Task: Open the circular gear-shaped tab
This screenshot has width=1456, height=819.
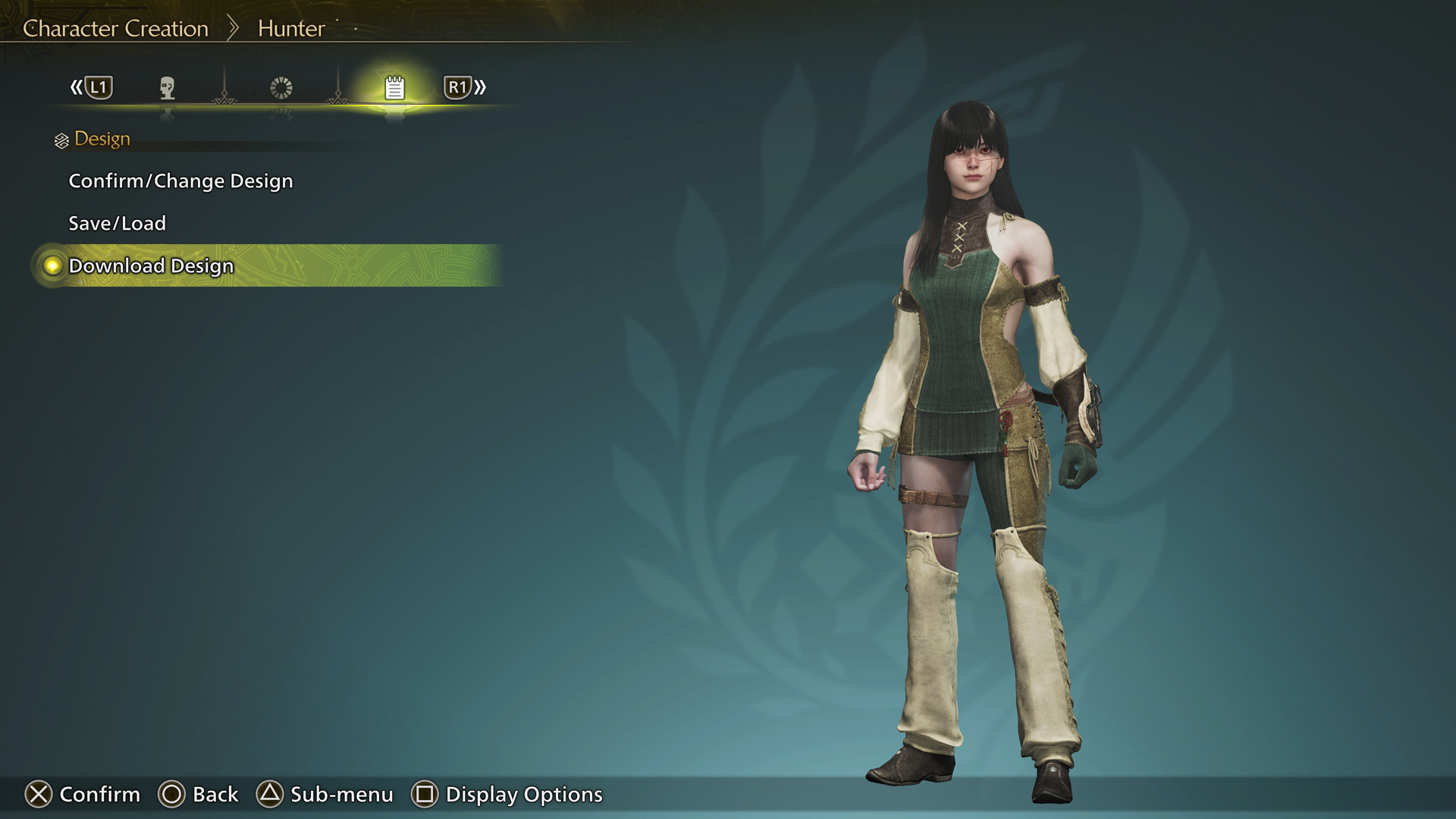Action: [x=281, y=88]
